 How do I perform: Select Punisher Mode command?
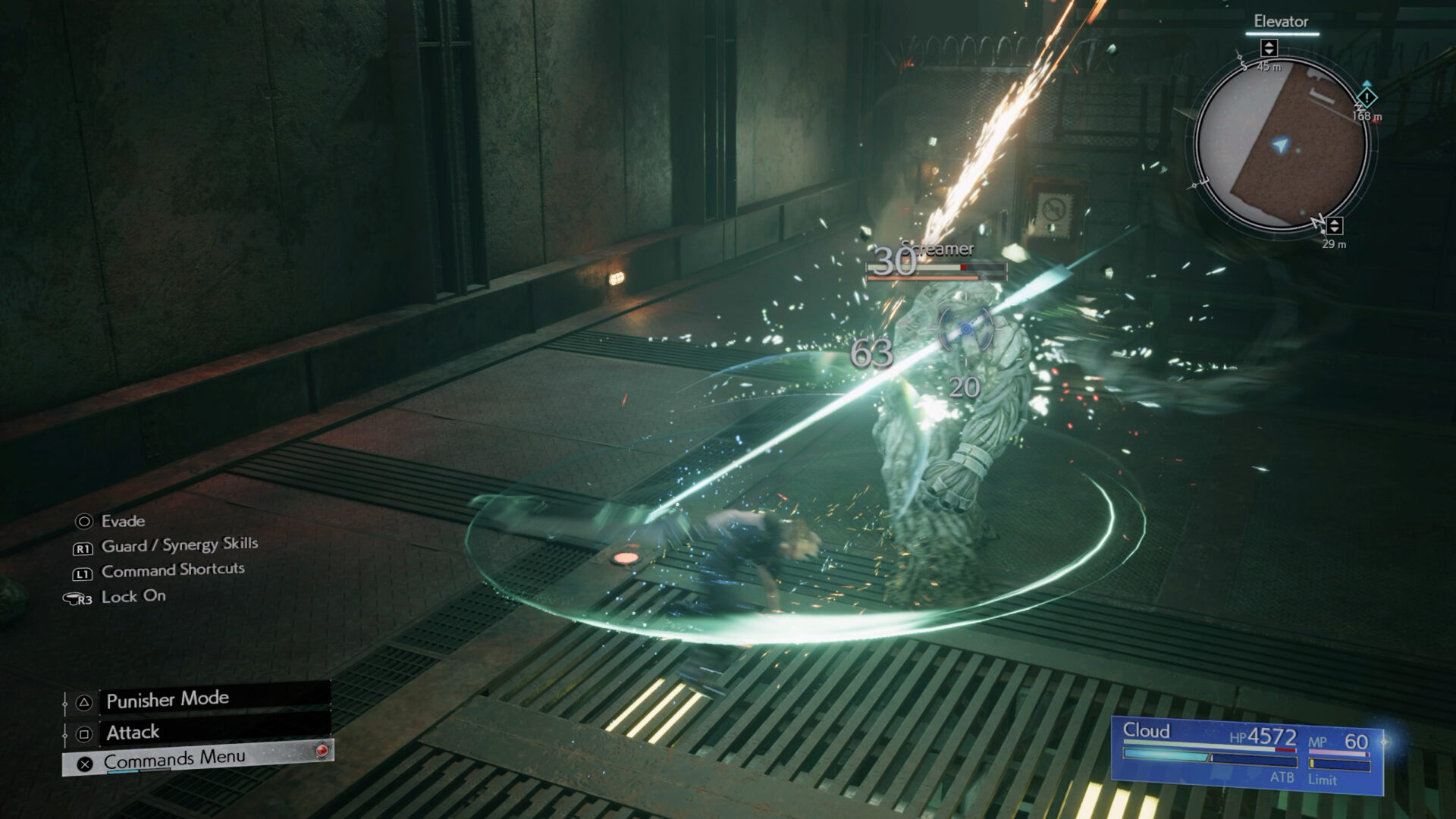tap(168, 700)
